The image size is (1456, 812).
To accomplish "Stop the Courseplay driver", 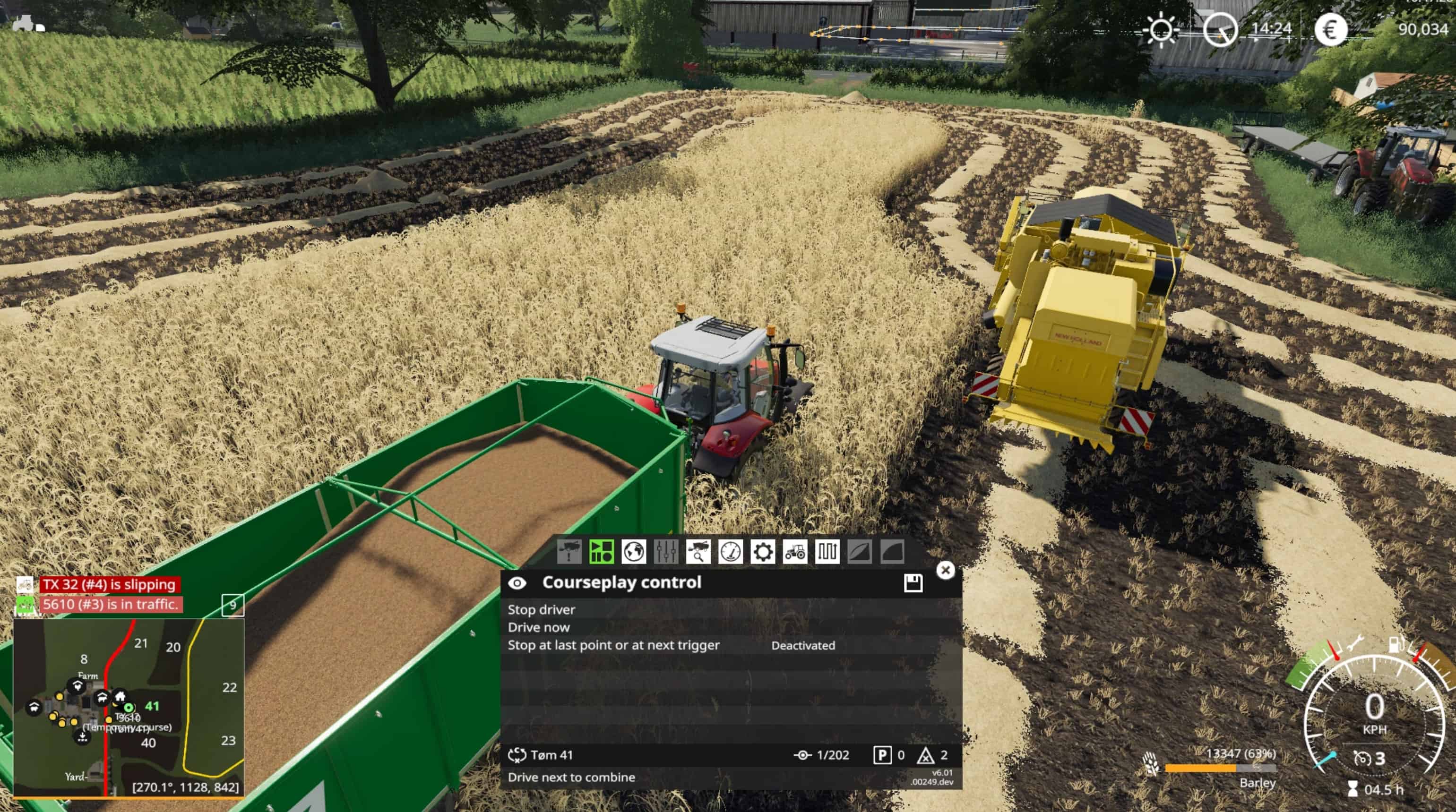I will click(541, 610).
